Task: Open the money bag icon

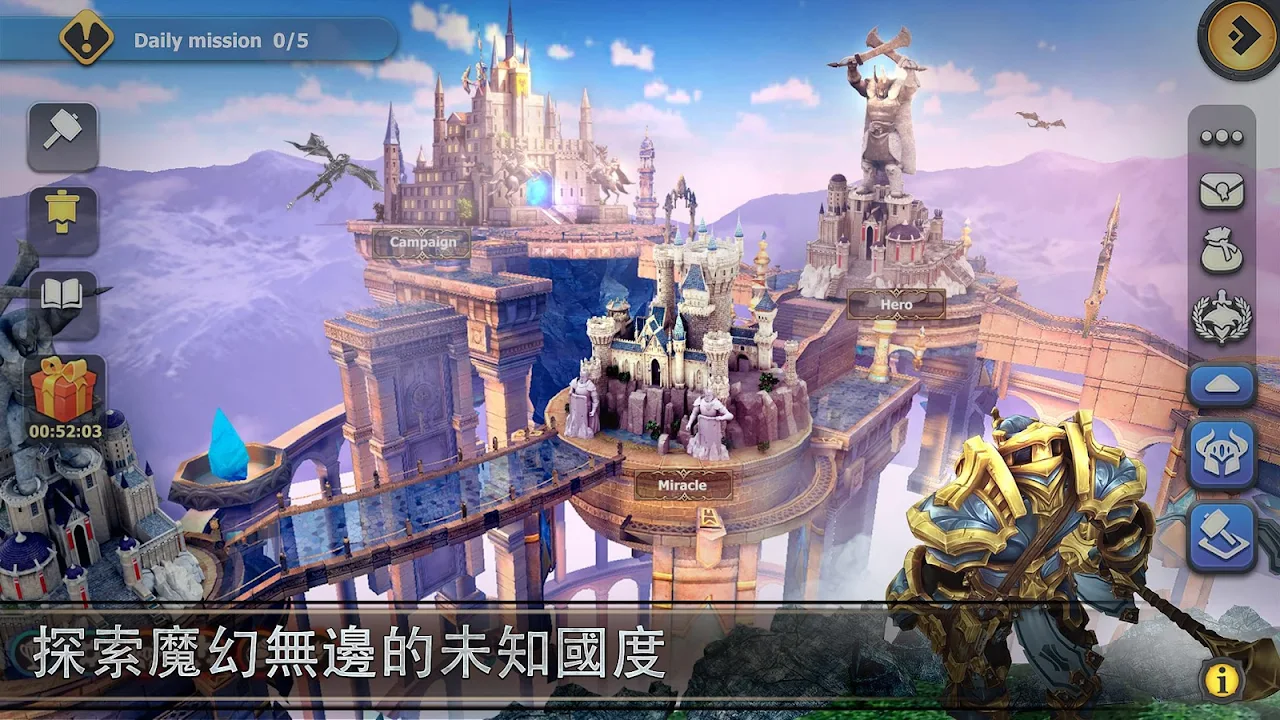Action: (x=1221, y=252)
